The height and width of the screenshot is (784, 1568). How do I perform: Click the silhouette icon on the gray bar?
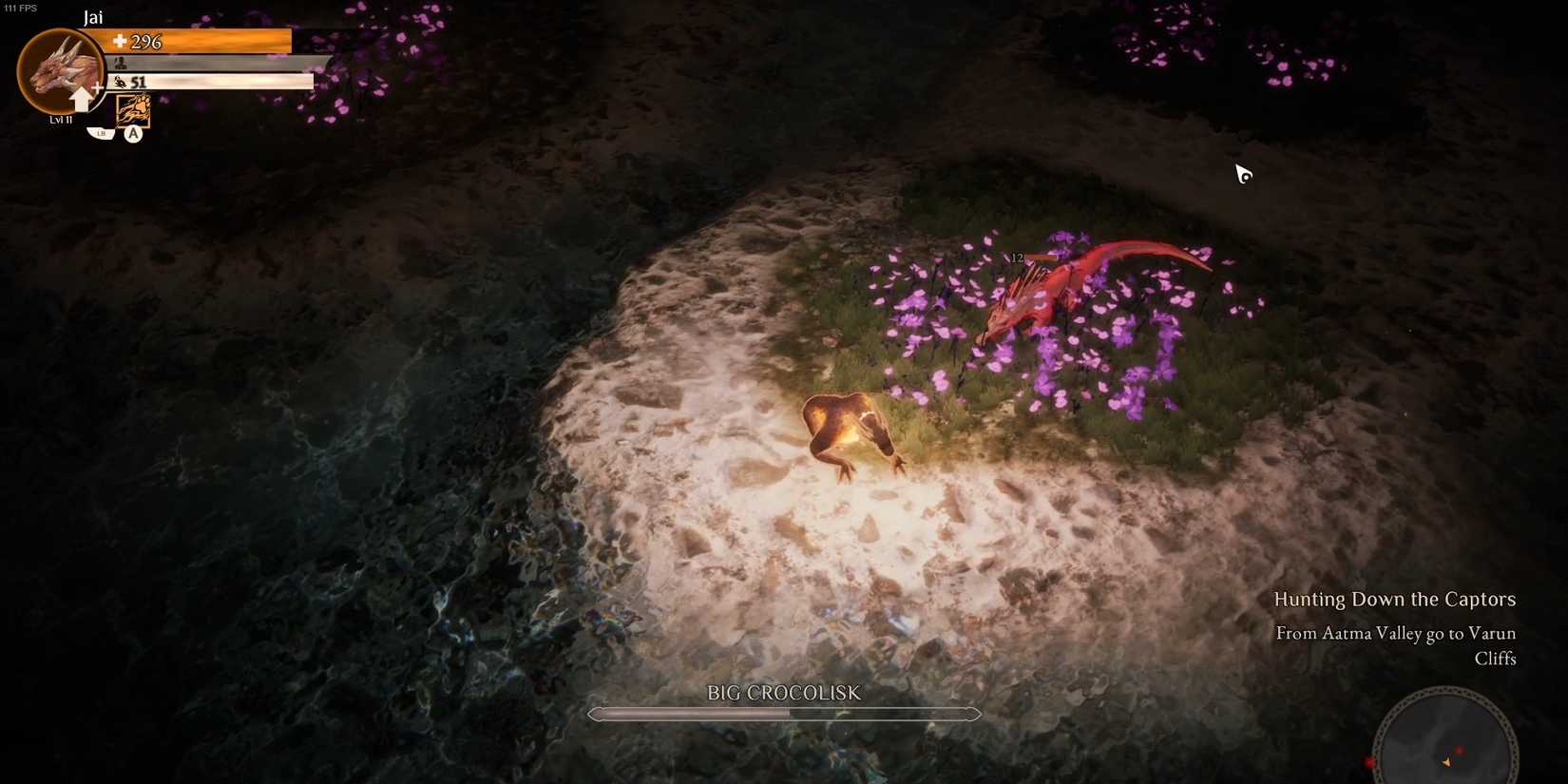tap(119, 61)
